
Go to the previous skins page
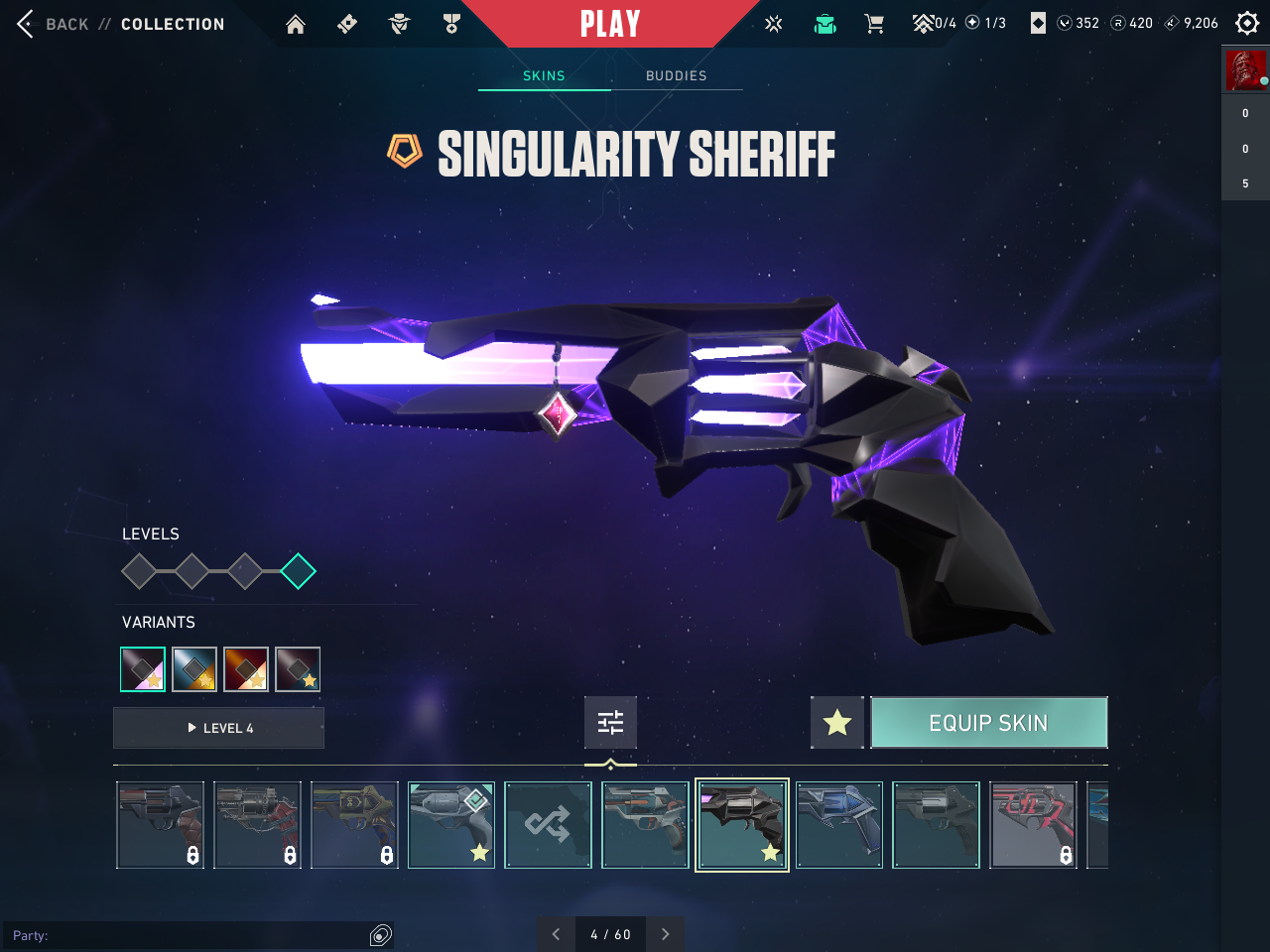tap(556, 934)
